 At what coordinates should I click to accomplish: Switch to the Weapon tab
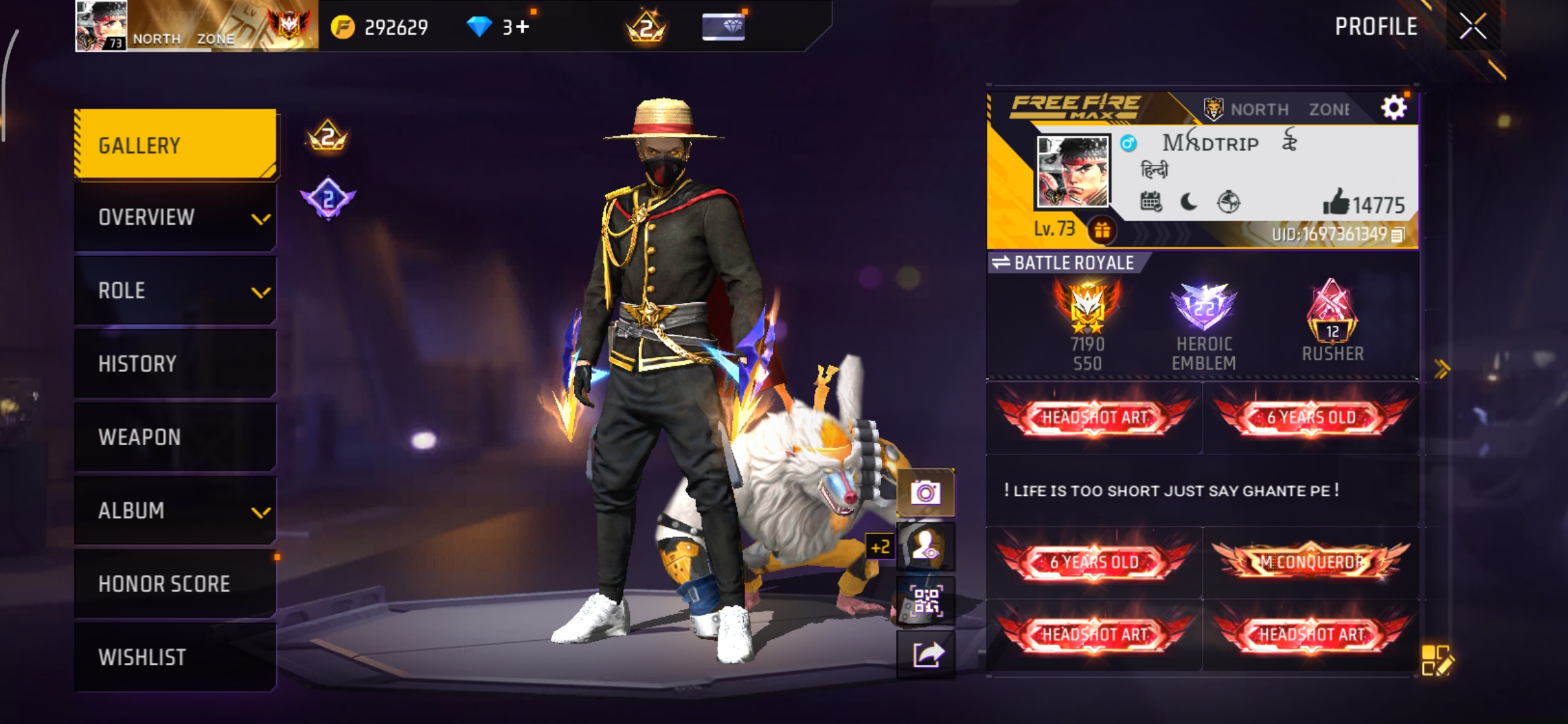pyautogui.click(x=176, y=437)
